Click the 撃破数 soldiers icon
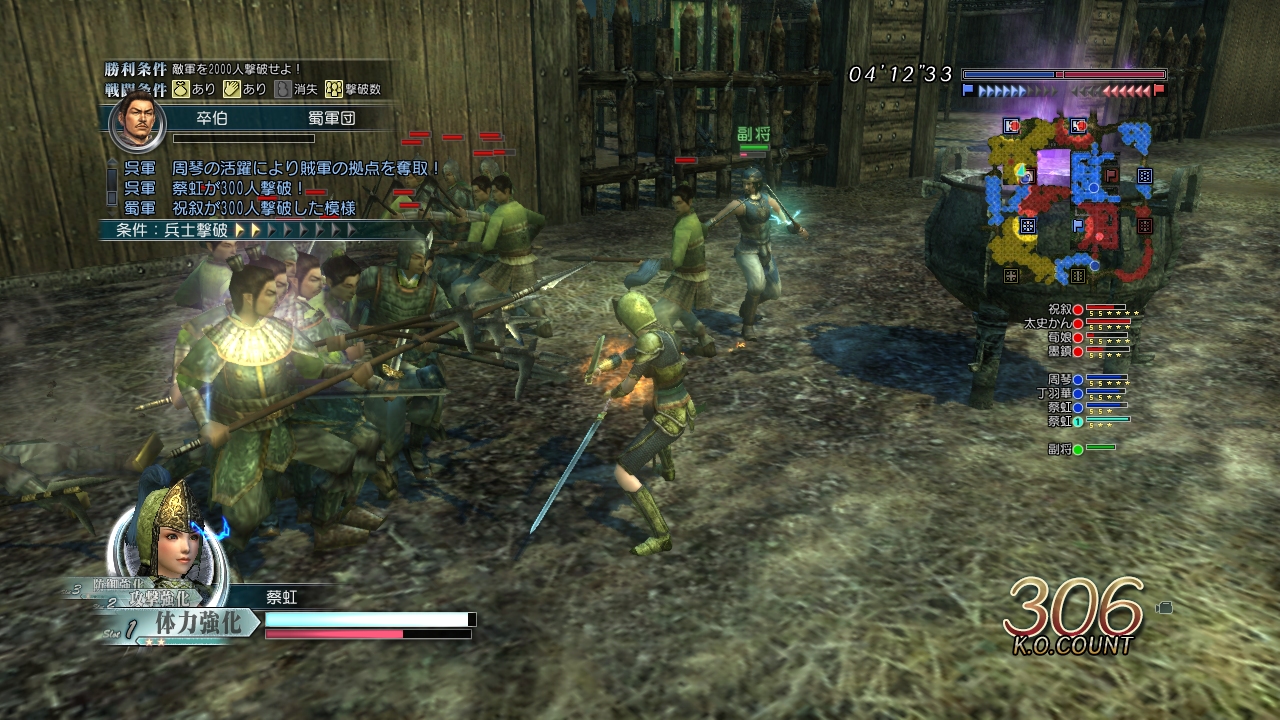 pos(333,89)
